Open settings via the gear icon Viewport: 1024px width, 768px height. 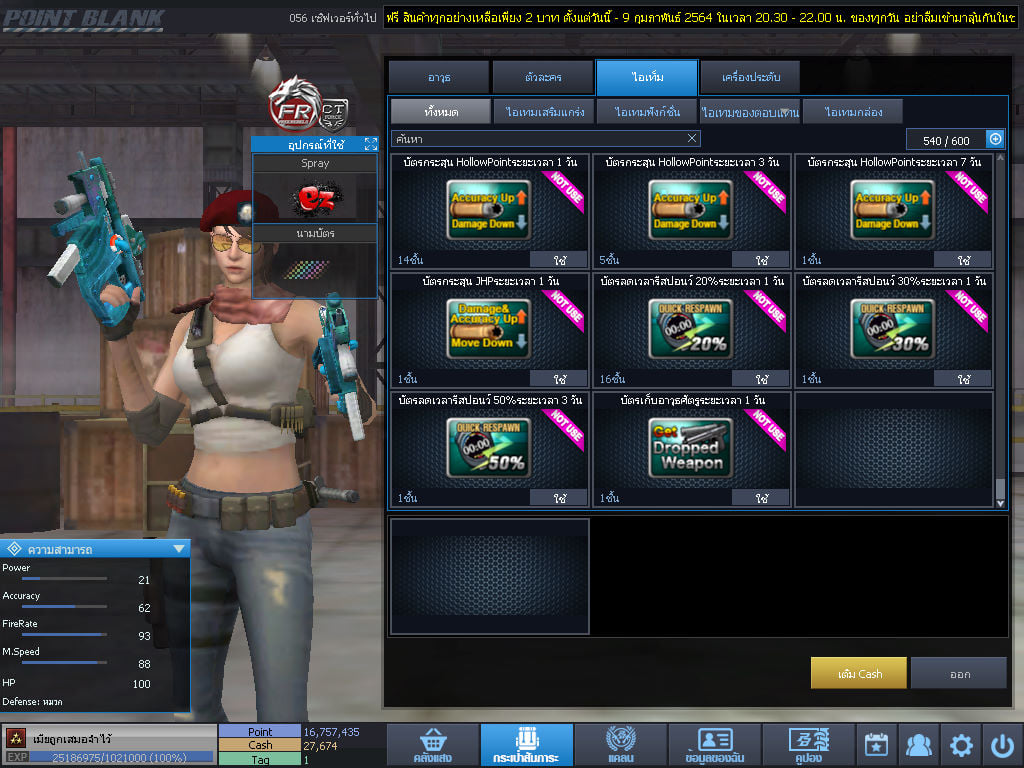(x=961, y=745)
